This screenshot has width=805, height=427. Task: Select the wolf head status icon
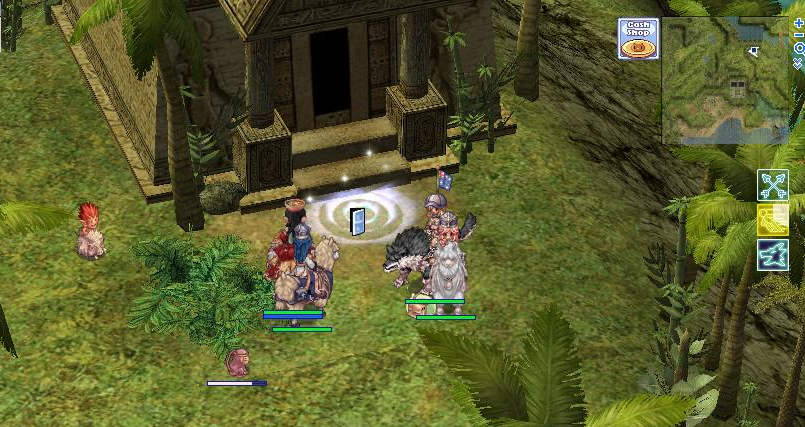[773, 254]
